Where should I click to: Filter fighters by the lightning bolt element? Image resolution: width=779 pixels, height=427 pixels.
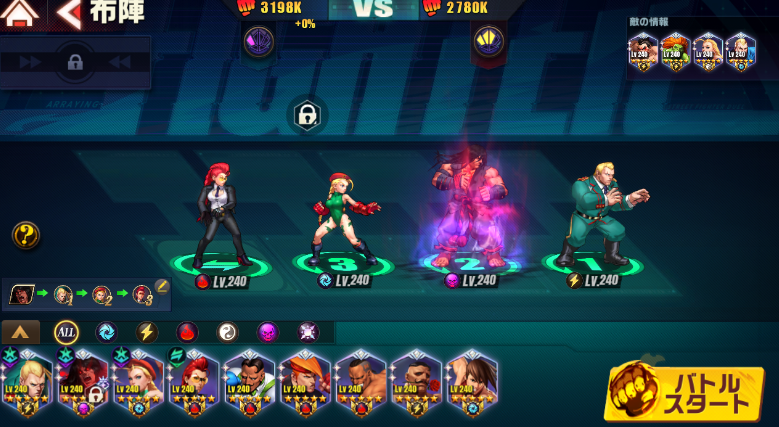pos(146,332)
